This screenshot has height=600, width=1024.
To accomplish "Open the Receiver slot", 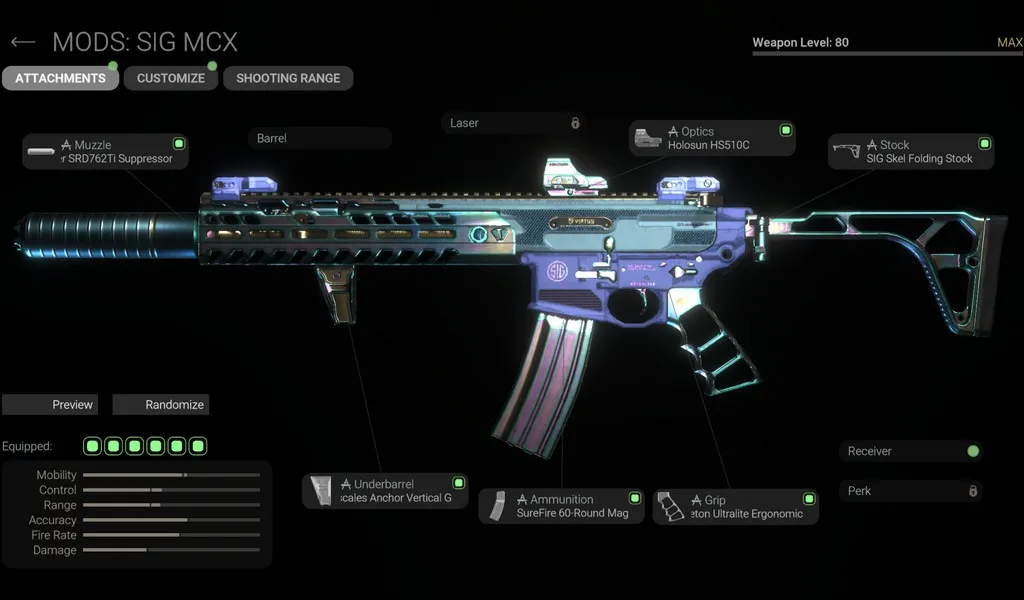I will click(910, 451).
